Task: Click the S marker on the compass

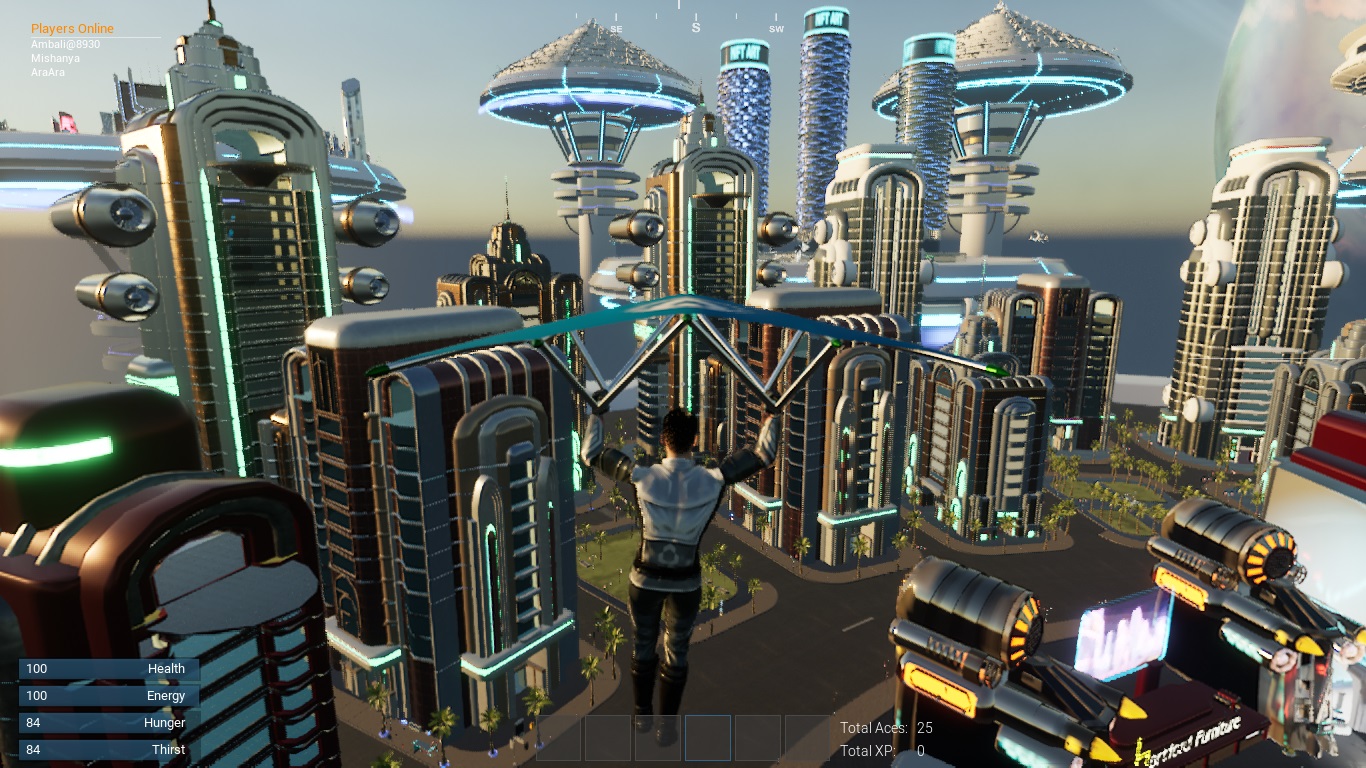Action: click(696, 28)
